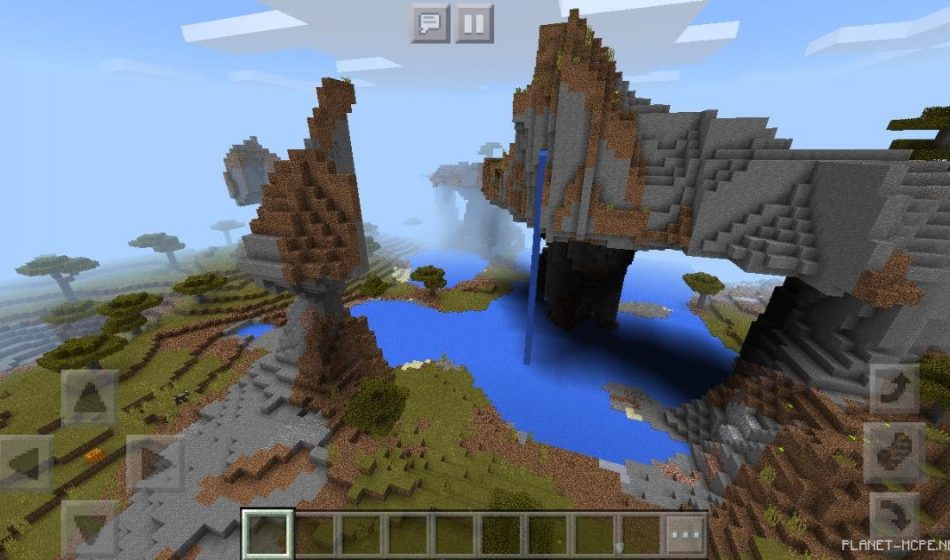
Task: Pause the game
Action: tap(475, 22)
